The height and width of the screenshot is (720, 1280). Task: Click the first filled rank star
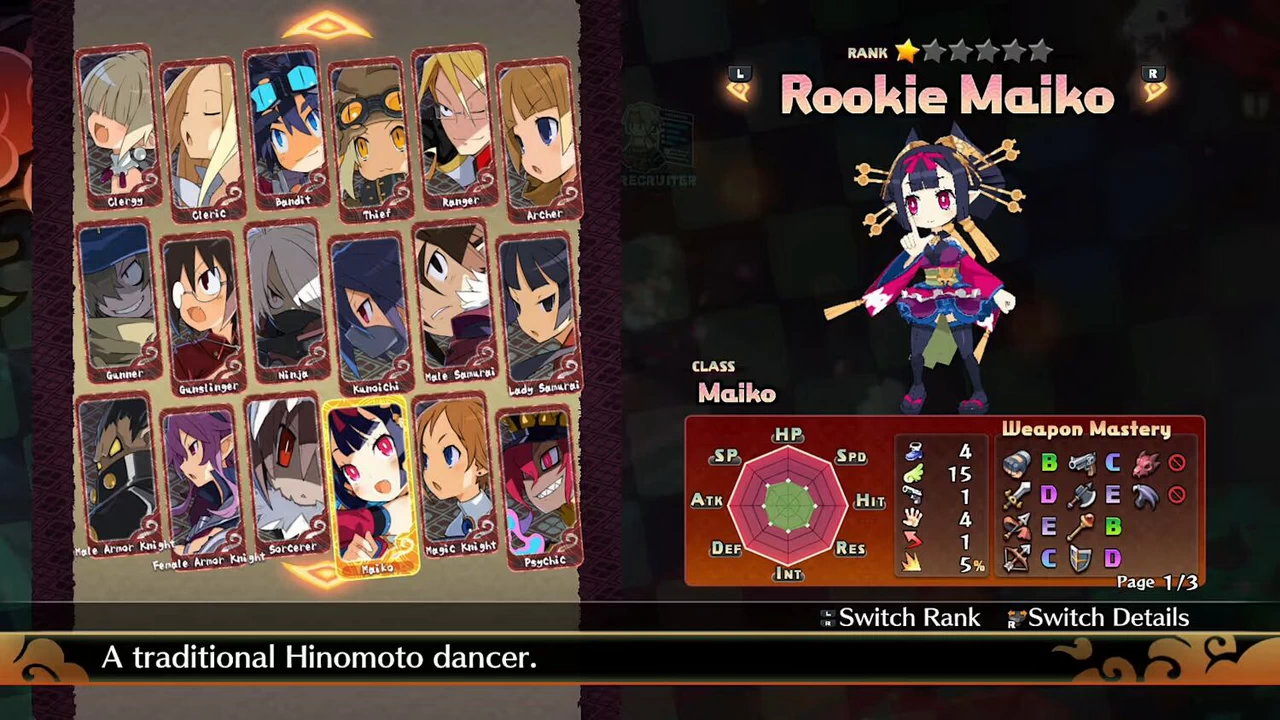906,52
